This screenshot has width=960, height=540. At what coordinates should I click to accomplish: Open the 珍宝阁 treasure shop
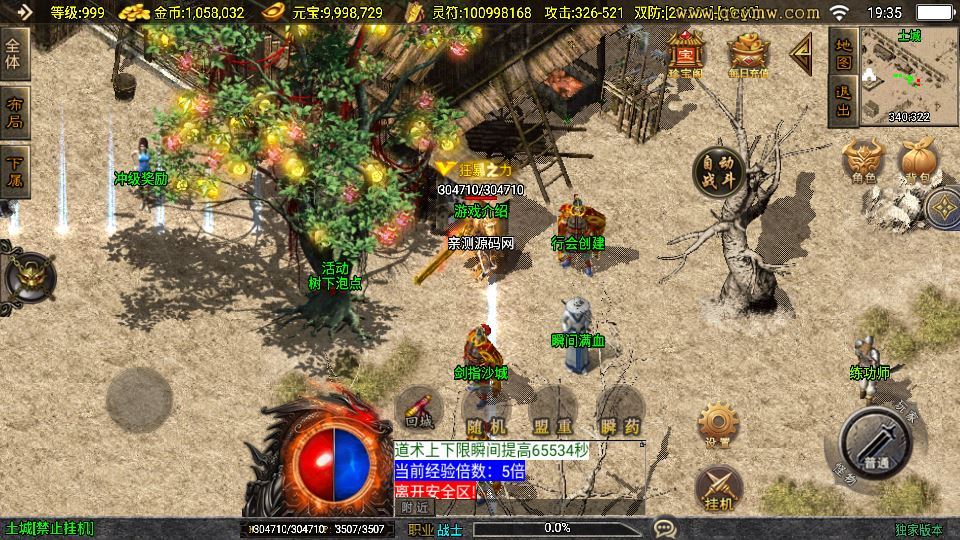pyautogui.click(x=687, y=53)
